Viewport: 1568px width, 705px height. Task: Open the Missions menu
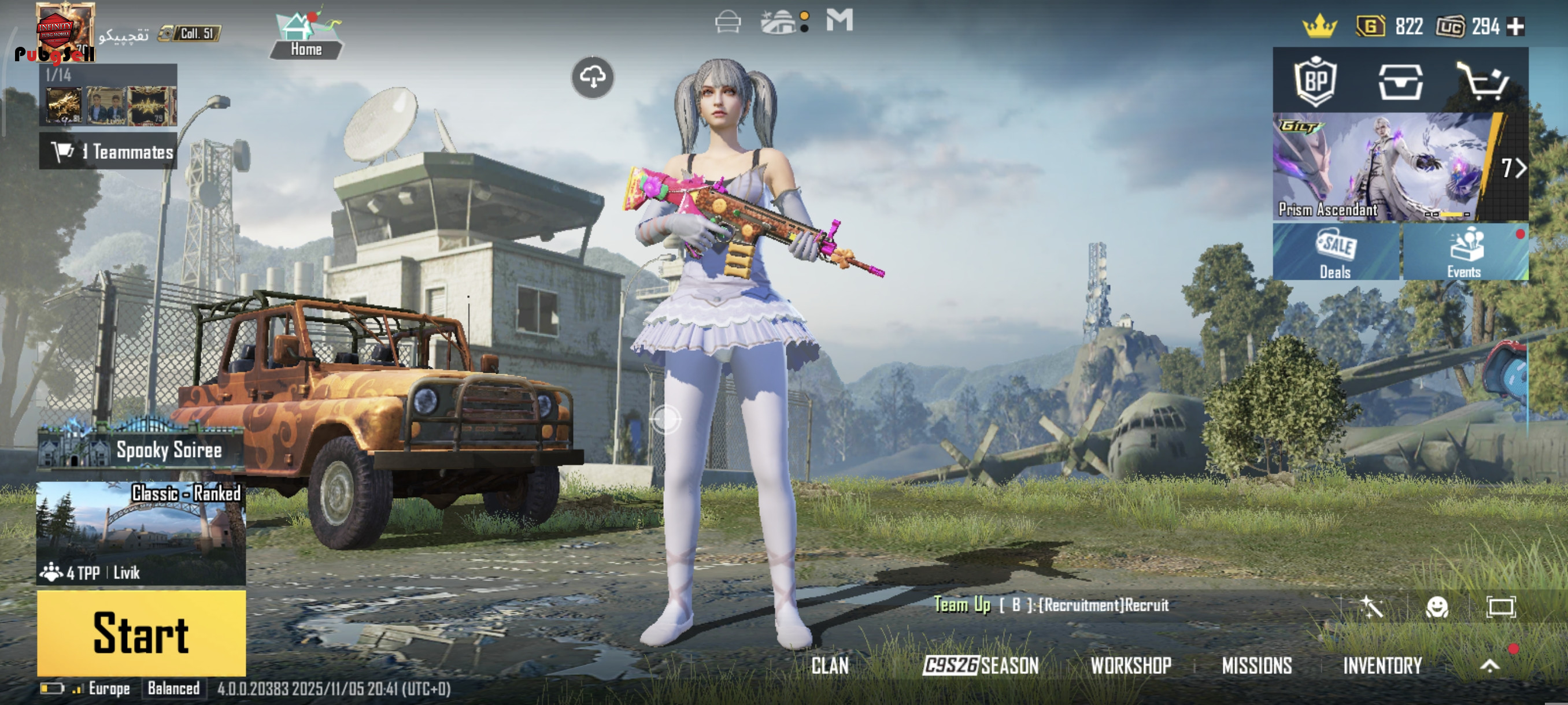tap(1257, 666)
